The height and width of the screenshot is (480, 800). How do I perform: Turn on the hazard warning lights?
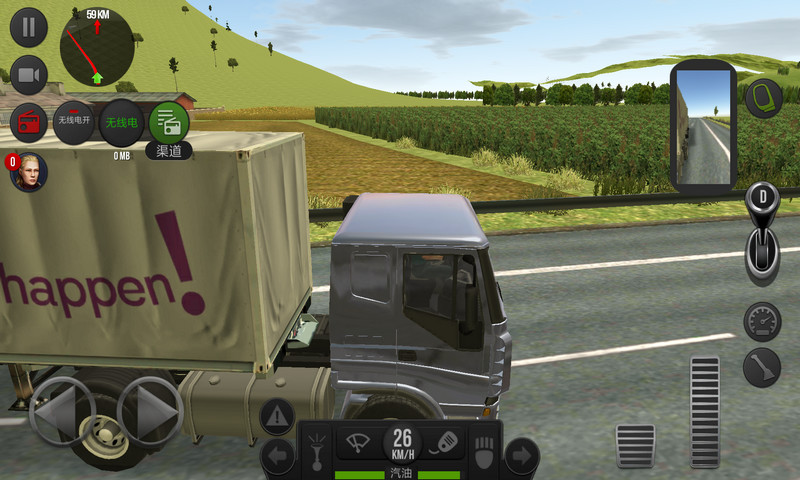point(278,415)
